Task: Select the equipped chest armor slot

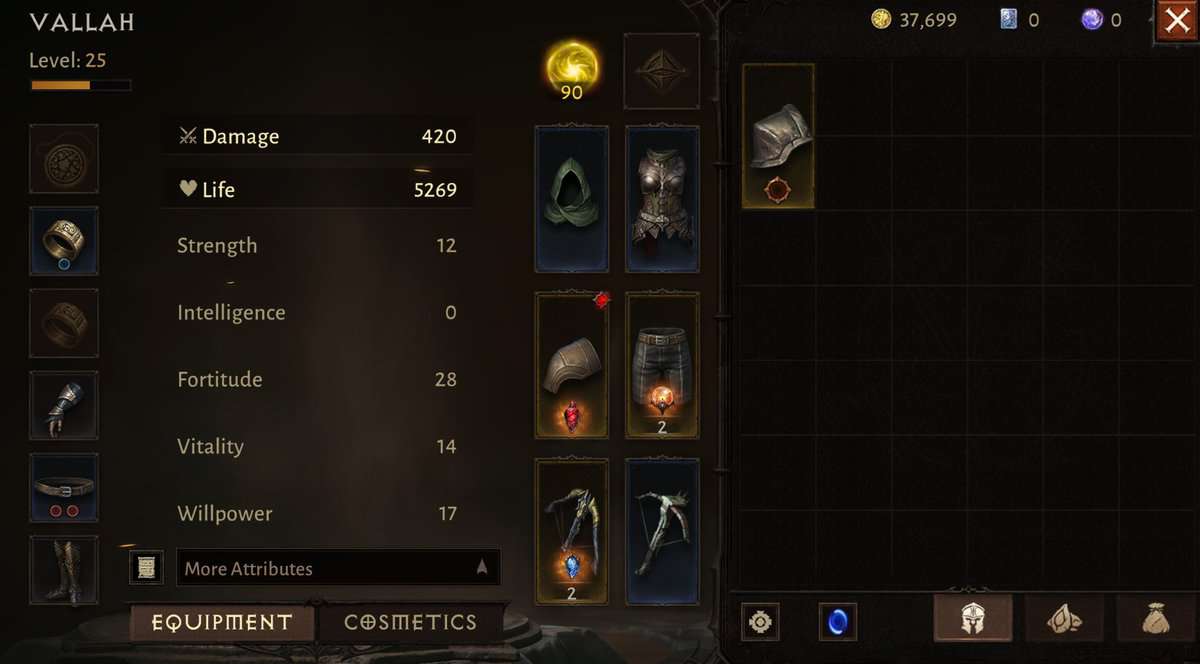Action: click(x=662, y=199)
